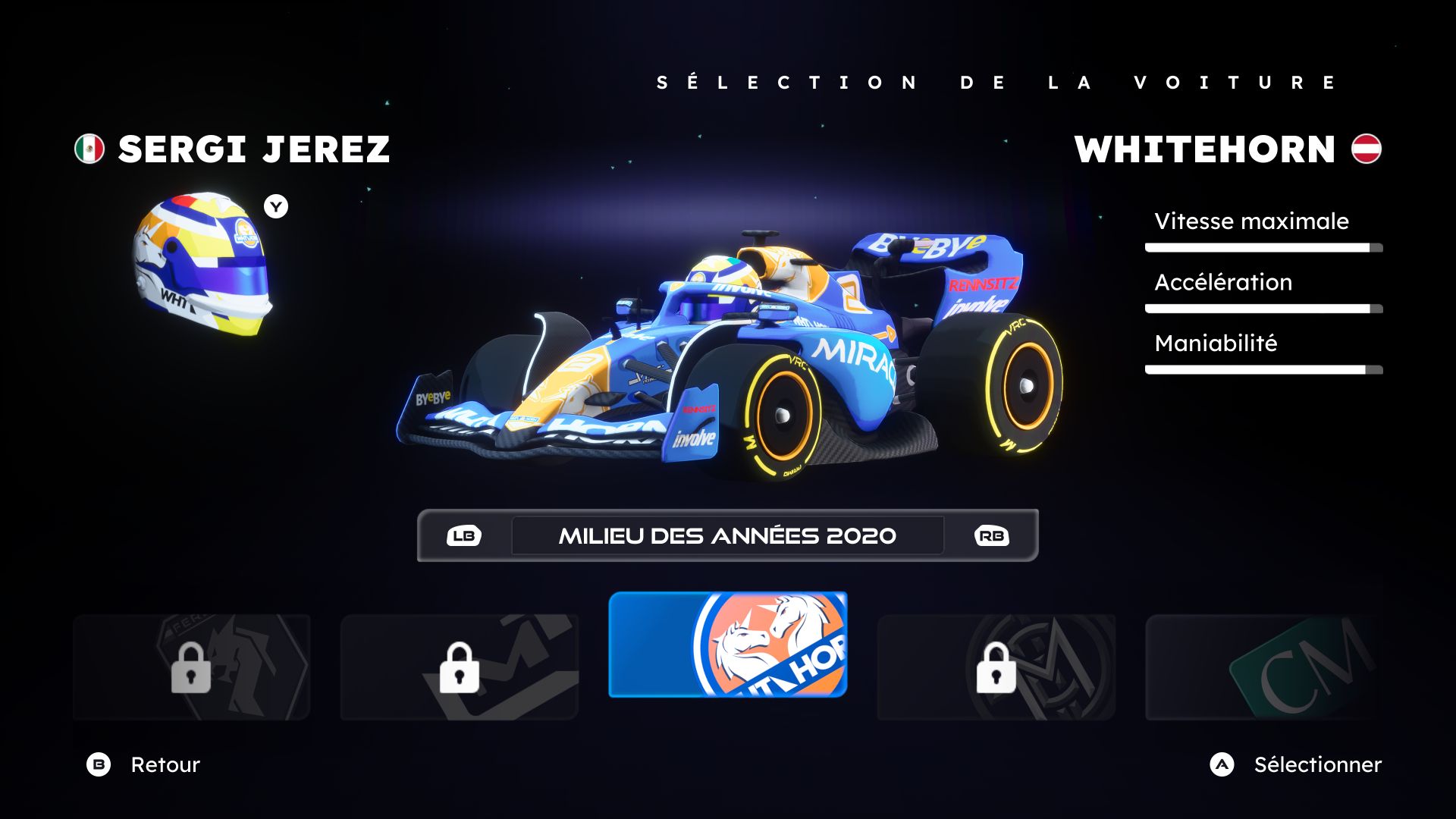Pick the green CM team tile
Screen dimensions: 1456x819
tap(1263, 667)
